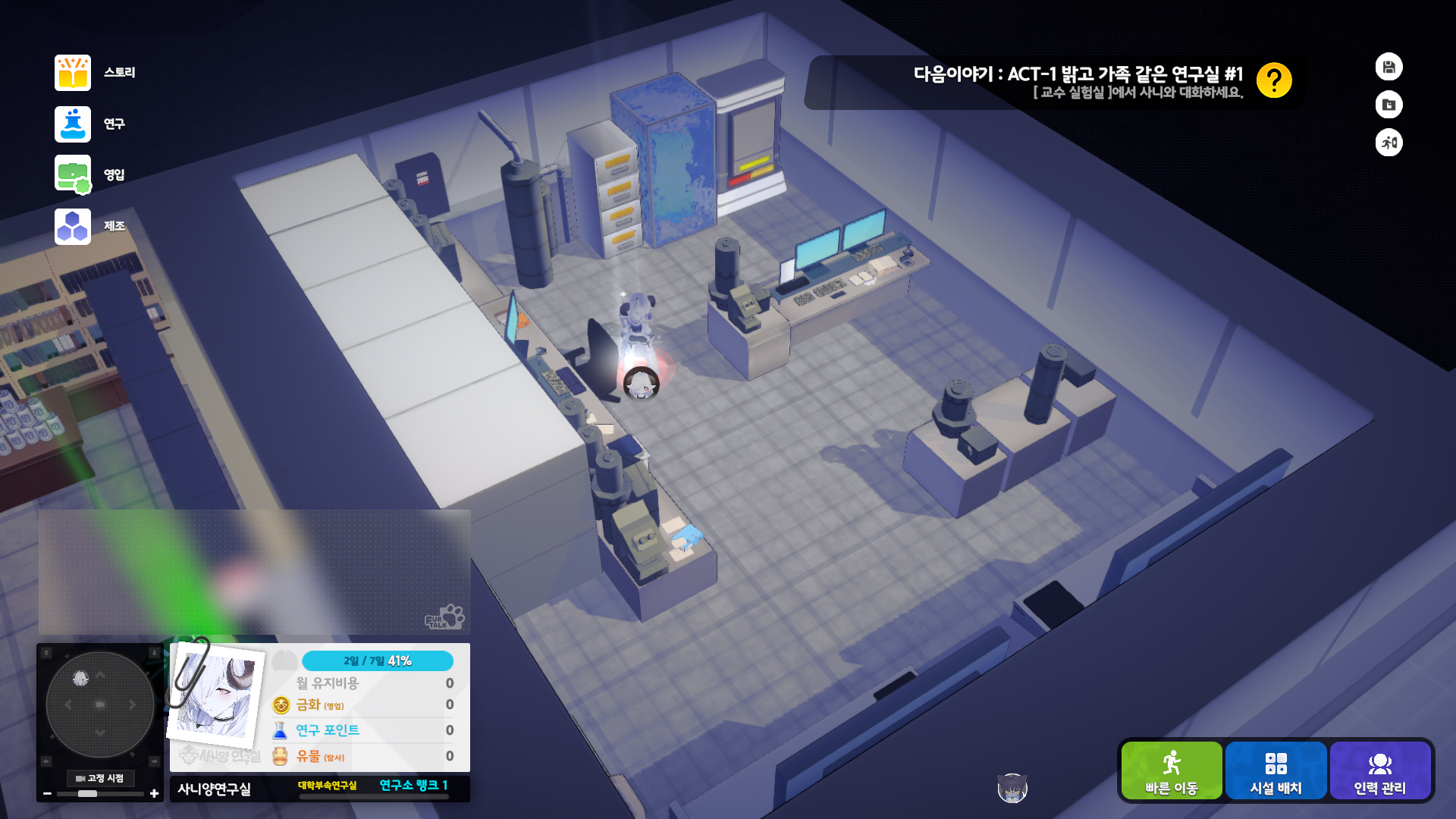
Task: Open the purple 인력 관리 personnel panel
Action: (1380, 770)
